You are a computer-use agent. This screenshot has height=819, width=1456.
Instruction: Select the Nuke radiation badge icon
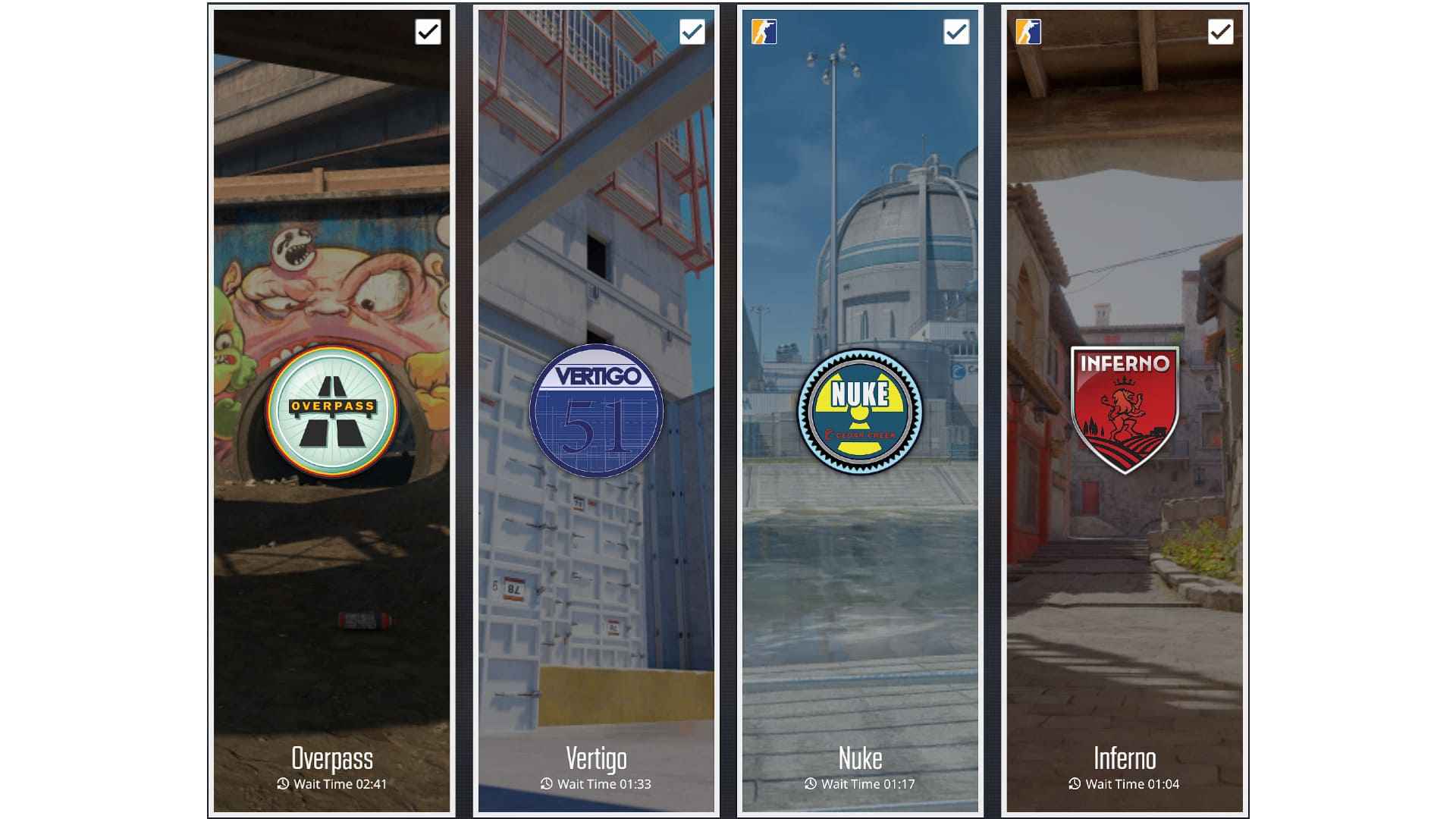click(x=860, y=409)
